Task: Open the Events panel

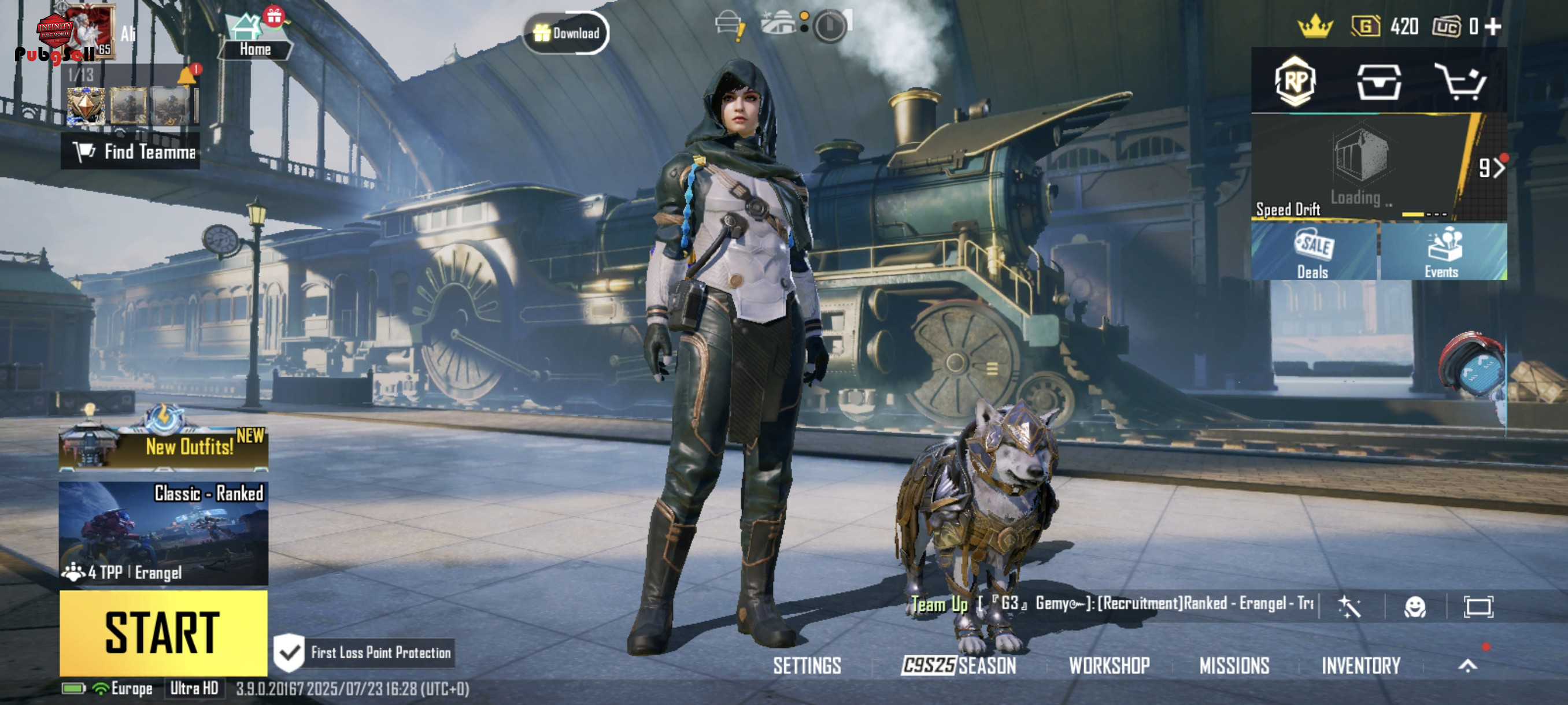Action: pos(1443,252)
